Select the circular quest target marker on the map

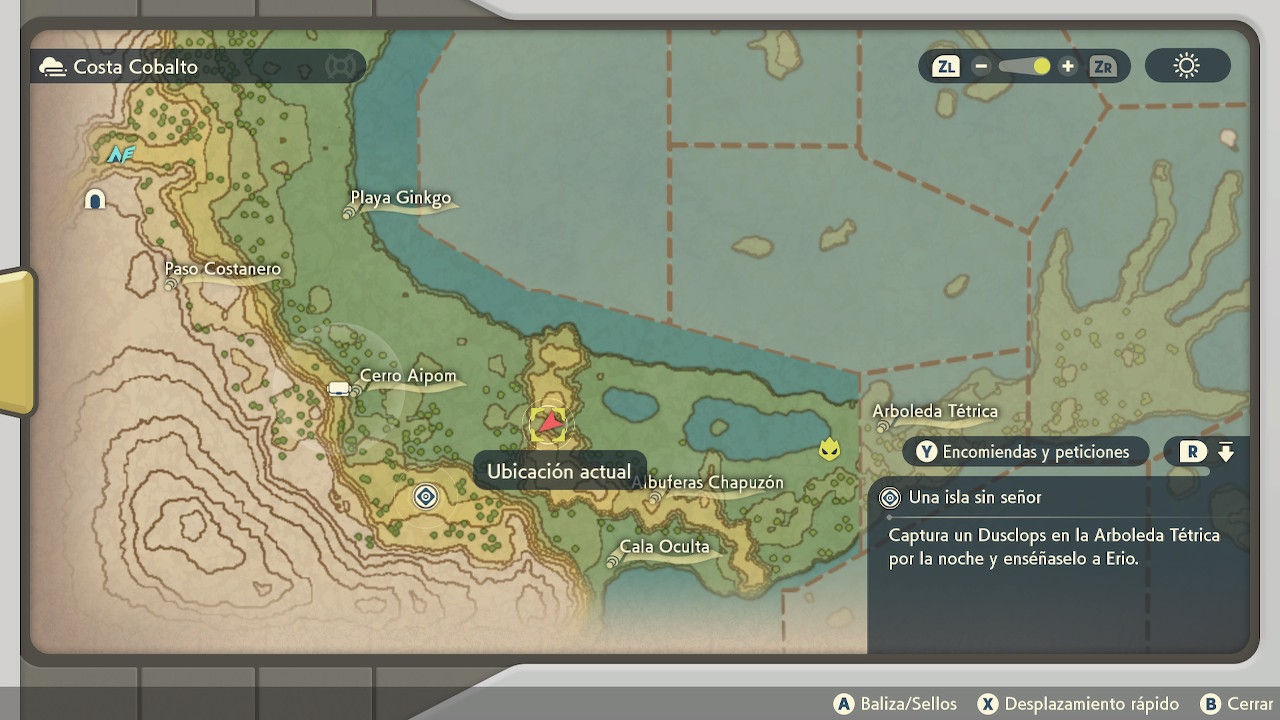[x=426, y=496]
